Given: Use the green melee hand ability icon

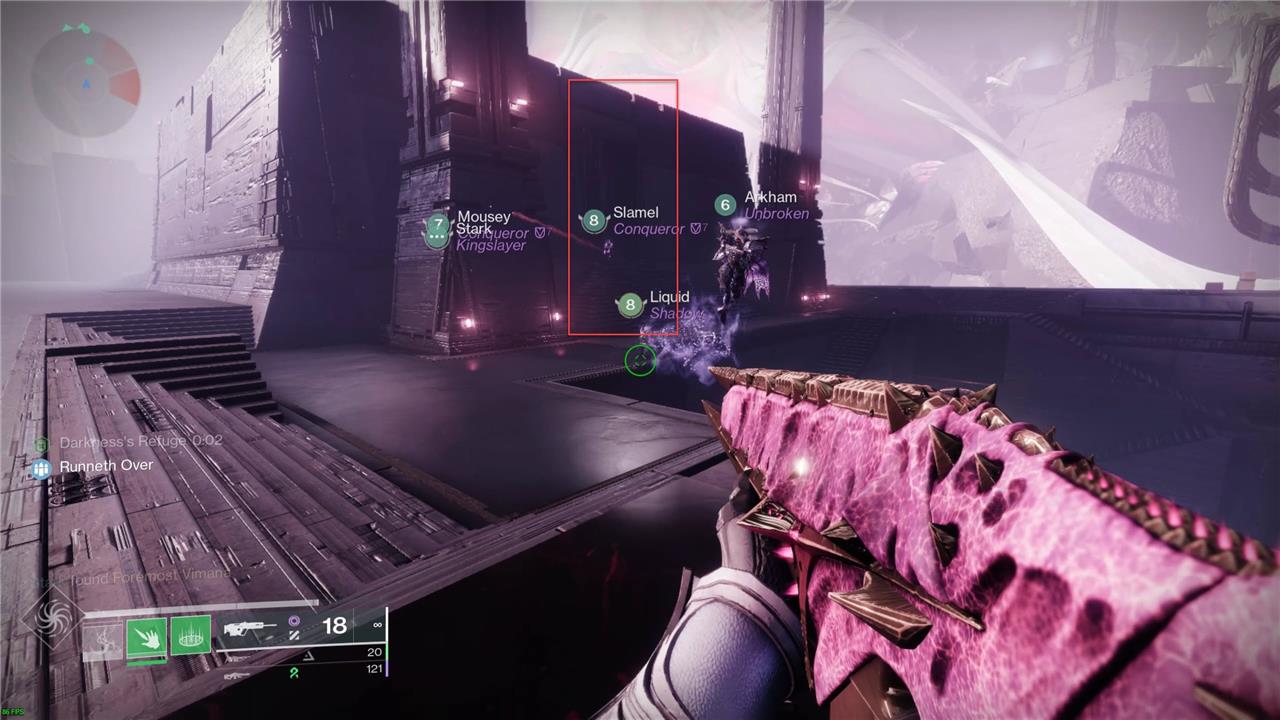Looking at the screenshot, I should (146, 636).
